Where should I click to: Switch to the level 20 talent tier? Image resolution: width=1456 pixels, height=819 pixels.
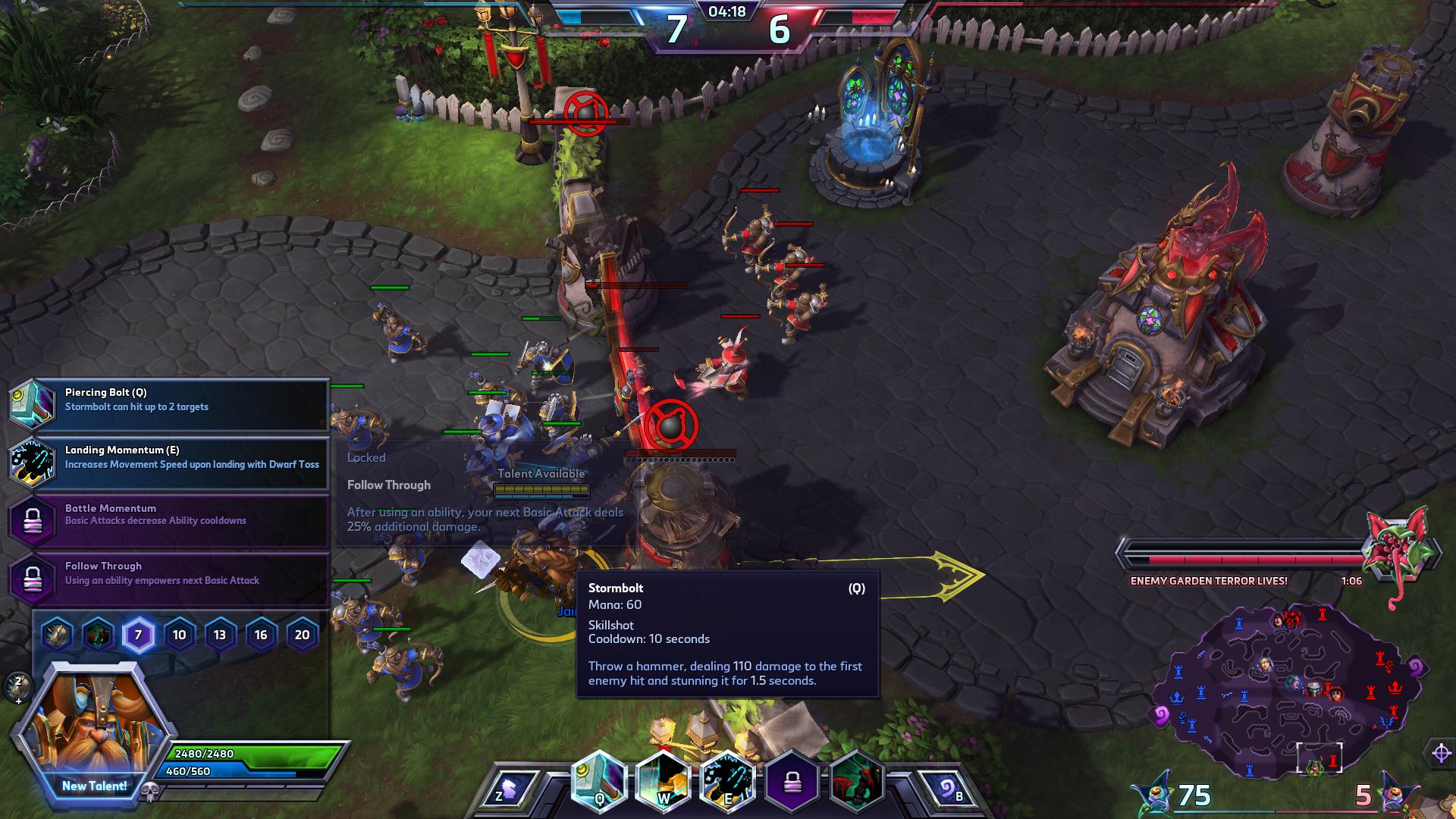coord(302,635)
